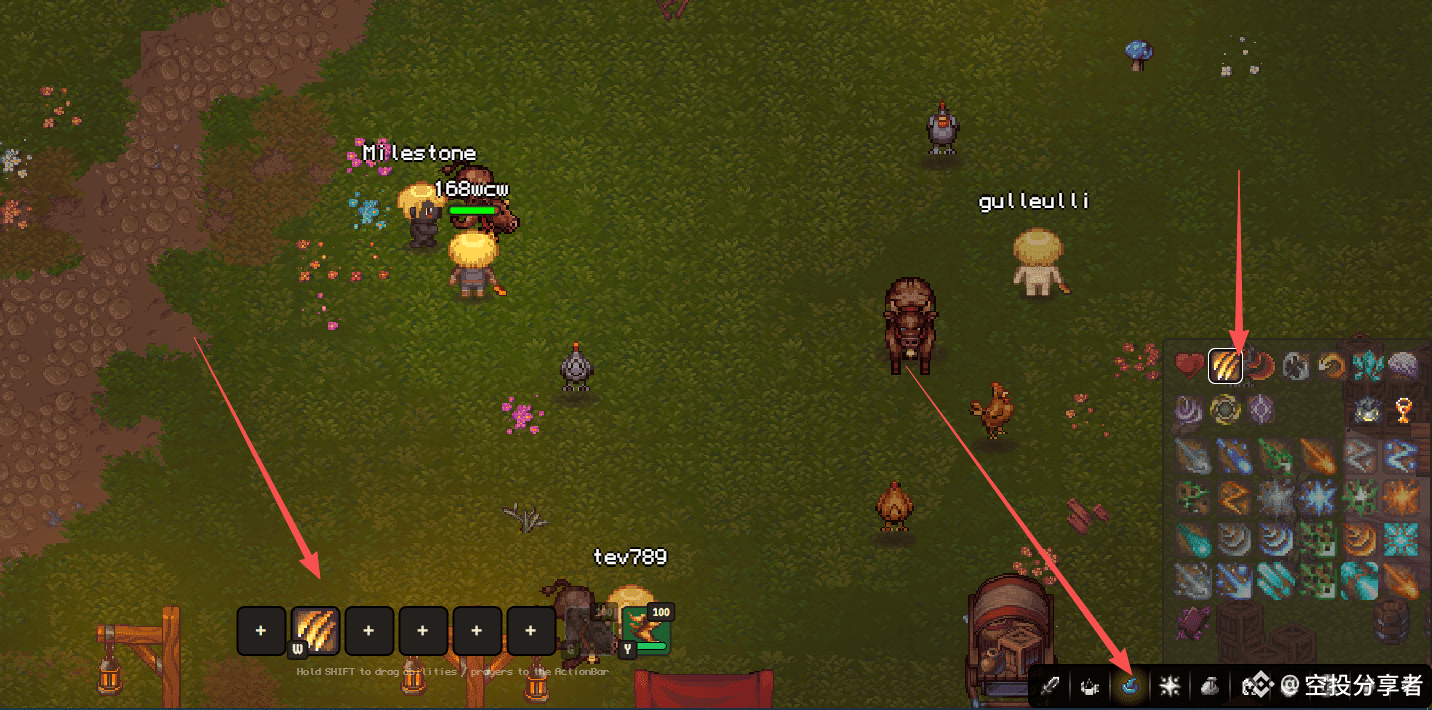Image resolution: width=1432 pixels, height=710 pixels.
Task: Select the purple diamond gem skill icon
Action: tap(1260, 410)
